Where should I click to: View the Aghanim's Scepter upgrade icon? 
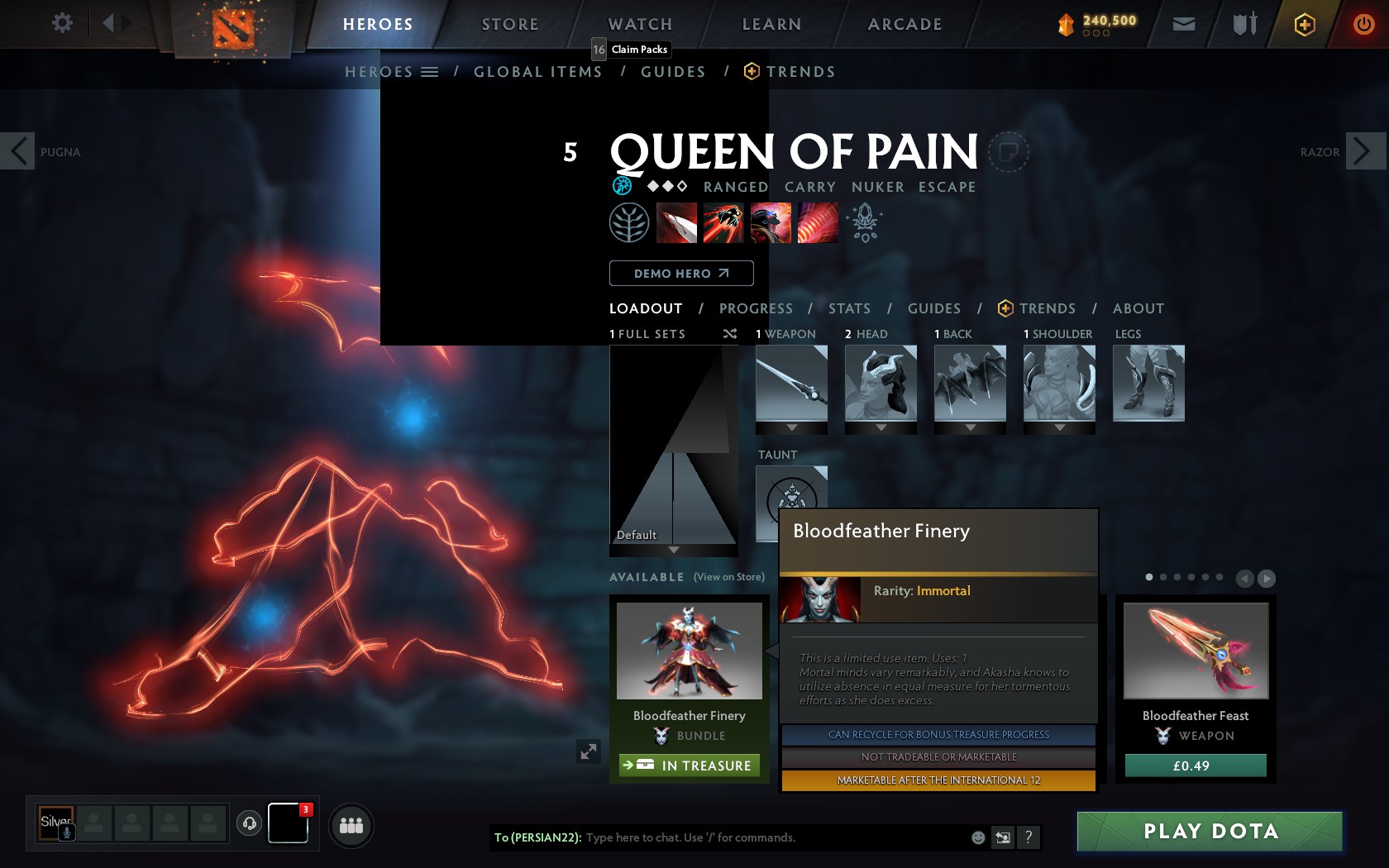point(865,222)
